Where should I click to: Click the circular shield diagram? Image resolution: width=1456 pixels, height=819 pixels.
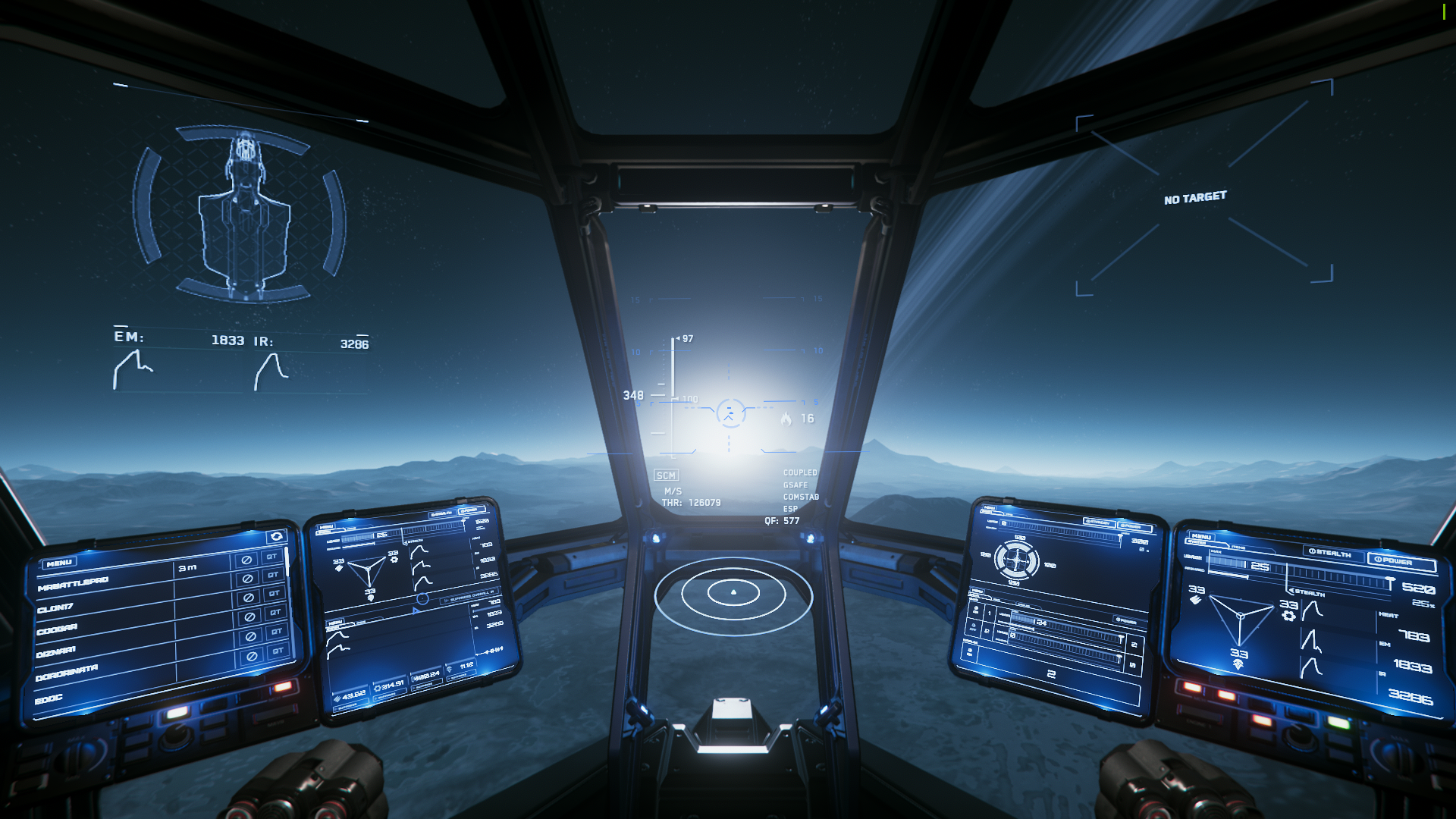[1016, 560]
